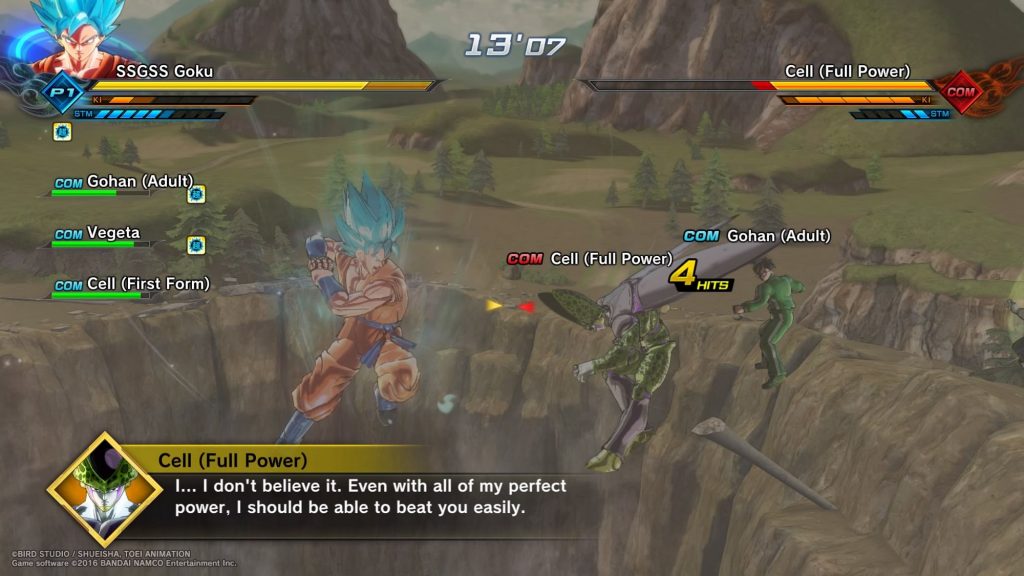Click the status icon beside Vegeta's entry
This screenshot has width=1024, height=576.
pos(196,245)
